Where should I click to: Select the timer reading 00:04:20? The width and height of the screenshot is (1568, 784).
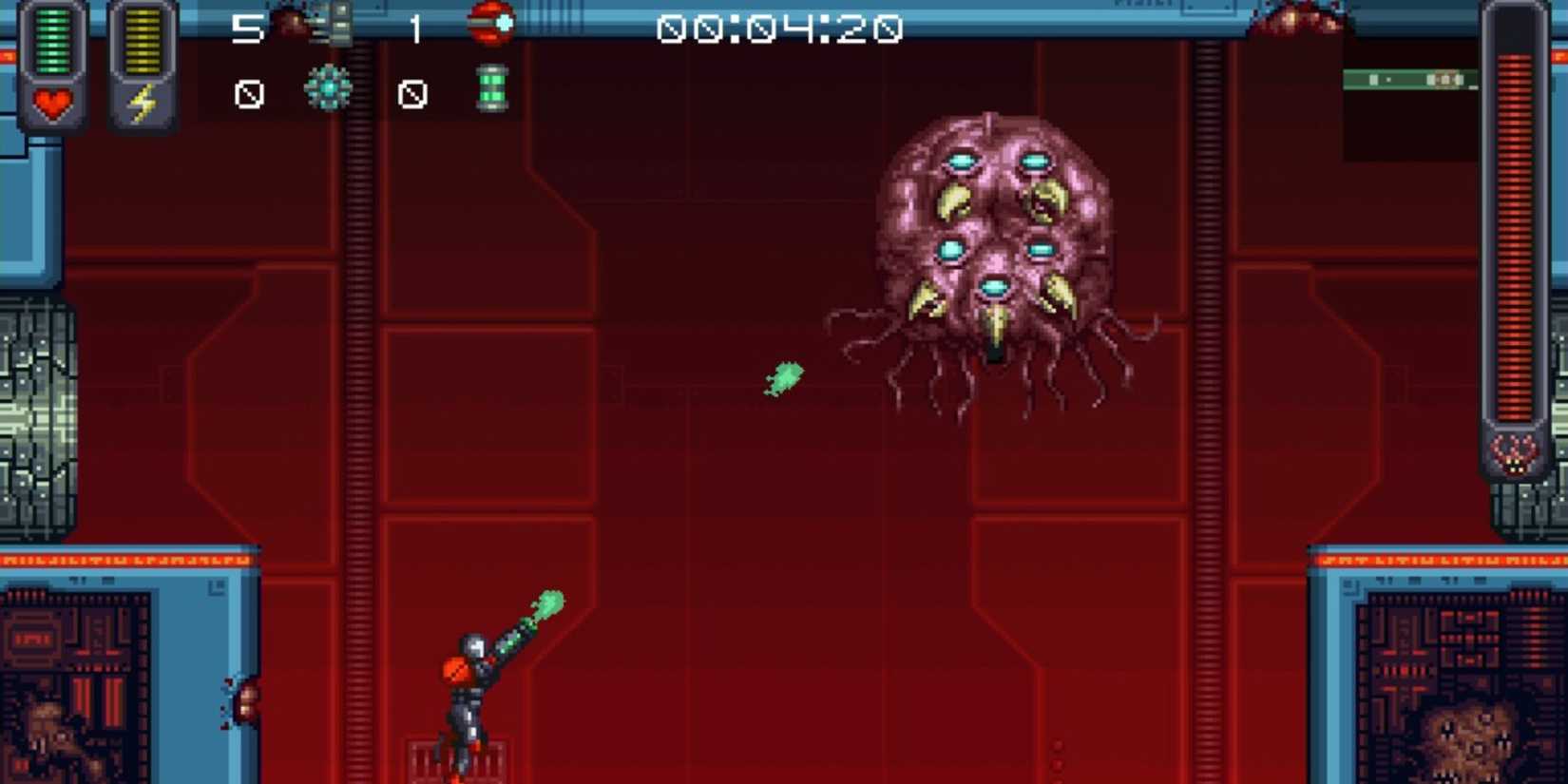(779, 29)
